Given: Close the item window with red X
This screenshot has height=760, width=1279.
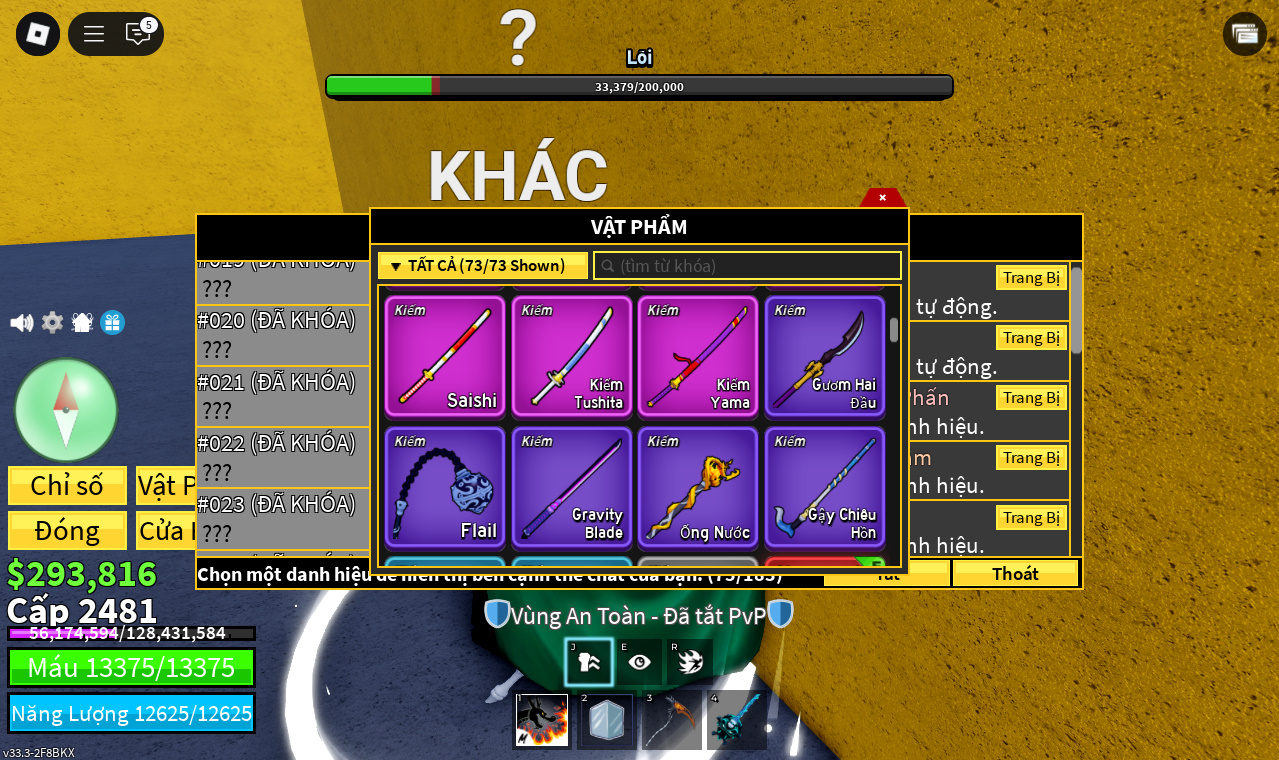Looking at the screenshot, I should (882, 198).
